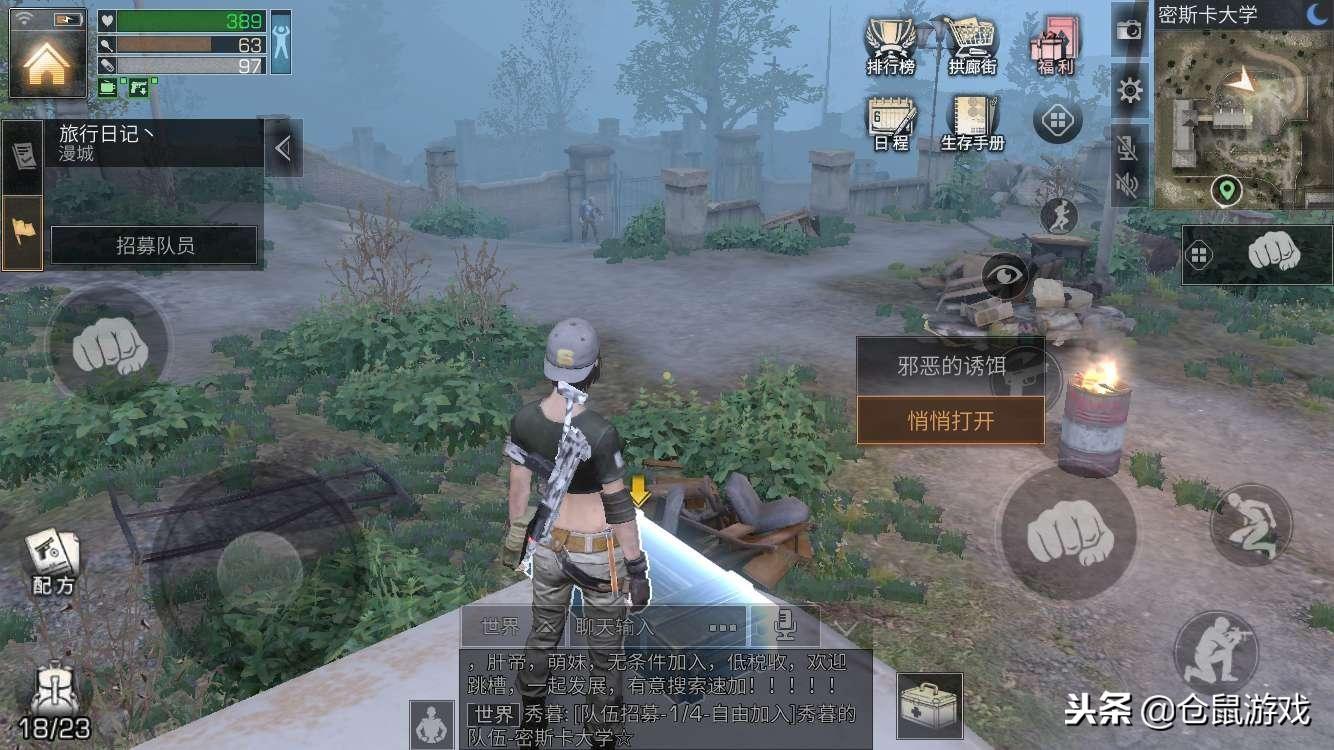Collapse the quest panel with arrow
Viewport: 1334px width, 750px height.
point(283,149)
